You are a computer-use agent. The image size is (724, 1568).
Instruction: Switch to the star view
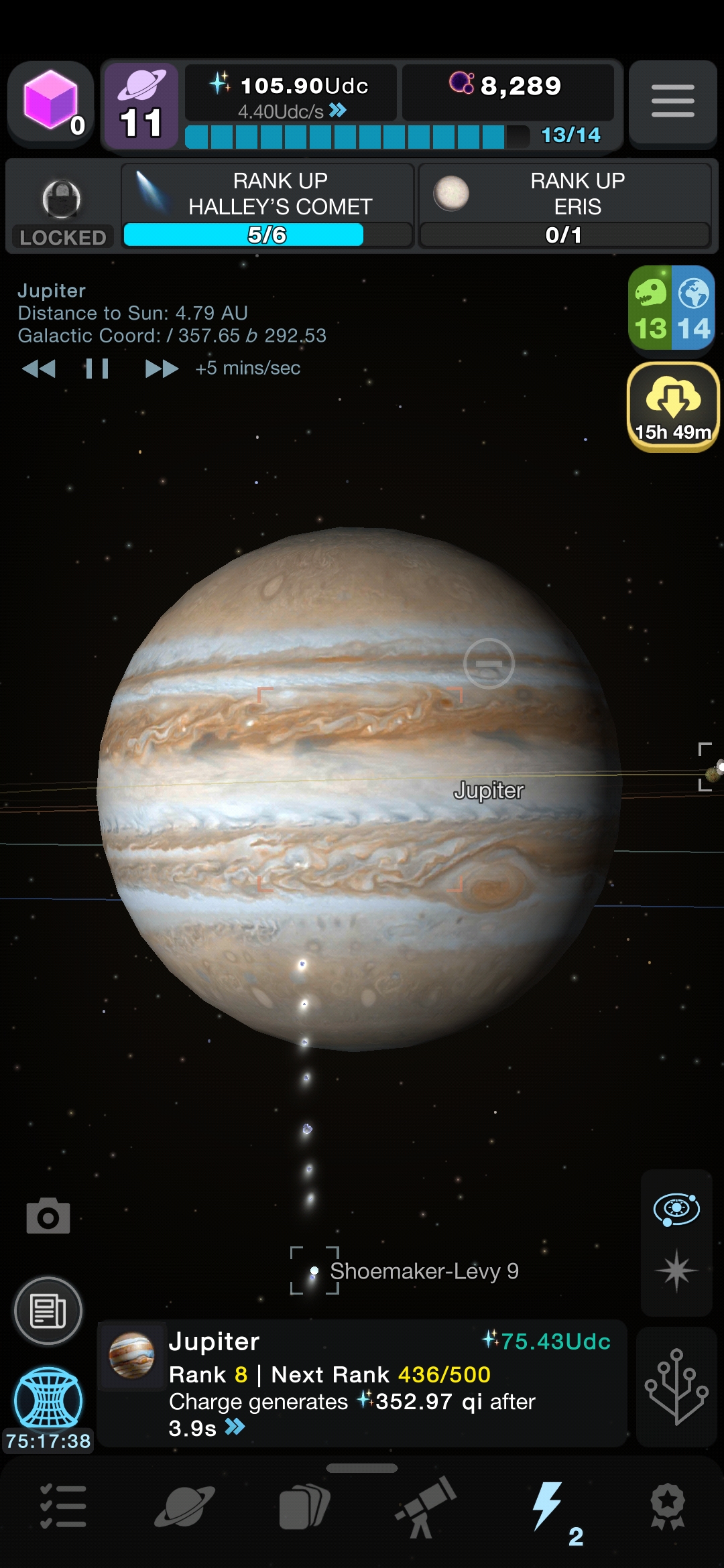coord(676,1270)
